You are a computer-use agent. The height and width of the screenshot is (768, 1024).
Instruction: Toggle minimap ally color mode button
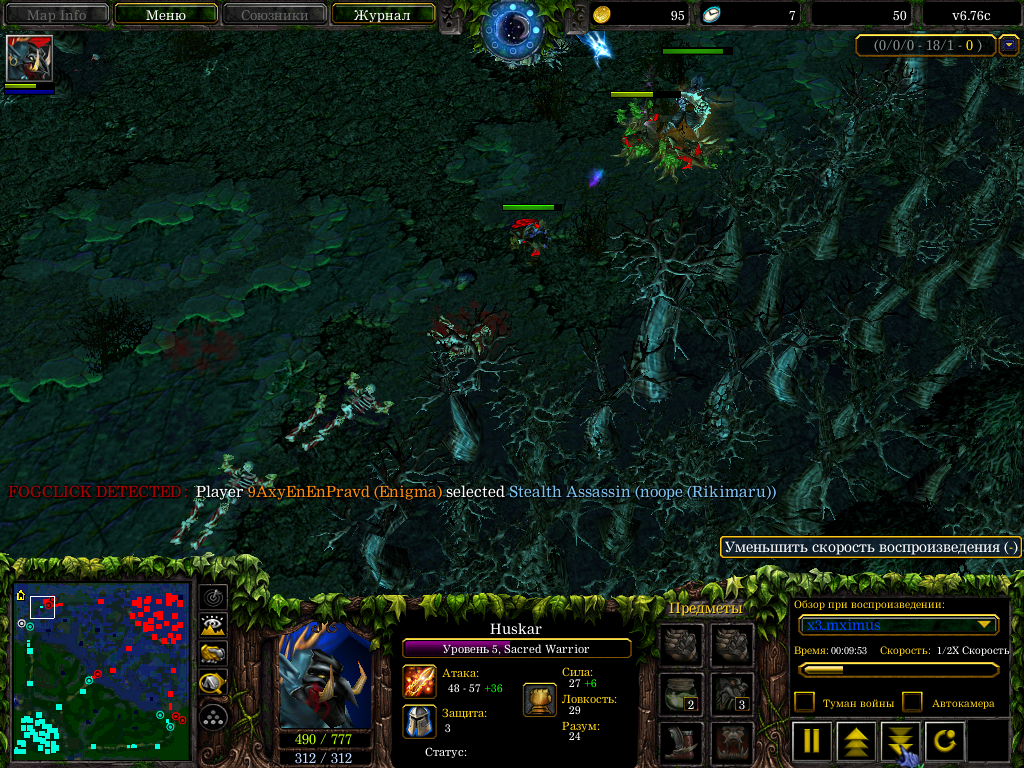(212, 654)
